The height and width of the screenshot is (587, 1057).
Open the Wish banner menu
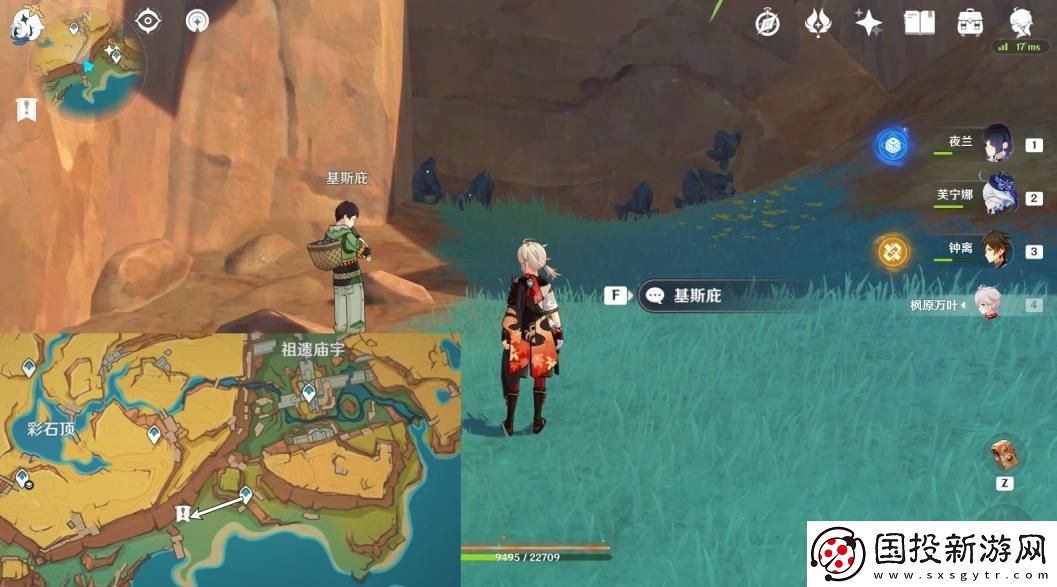818,23
